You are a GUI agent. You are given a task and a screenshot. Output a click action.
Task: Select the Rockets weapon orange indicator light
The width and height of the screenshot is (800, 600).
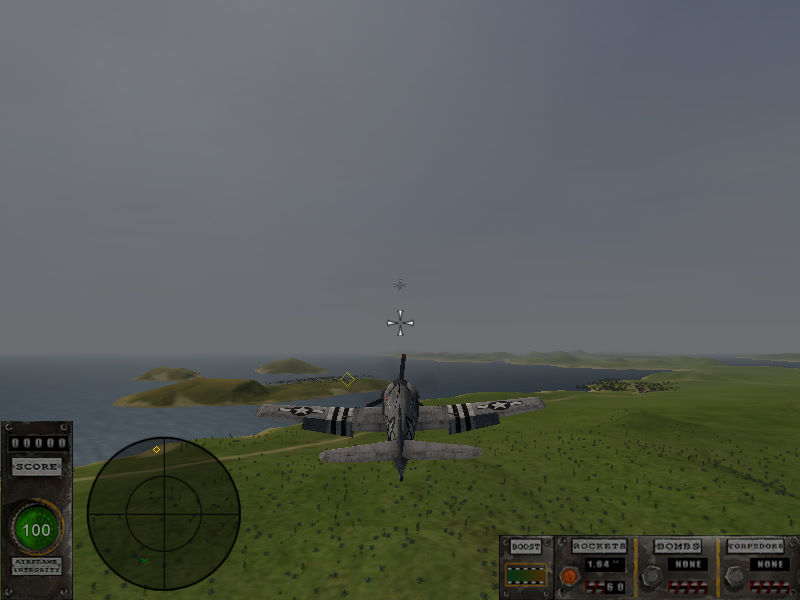coord(569,576)
